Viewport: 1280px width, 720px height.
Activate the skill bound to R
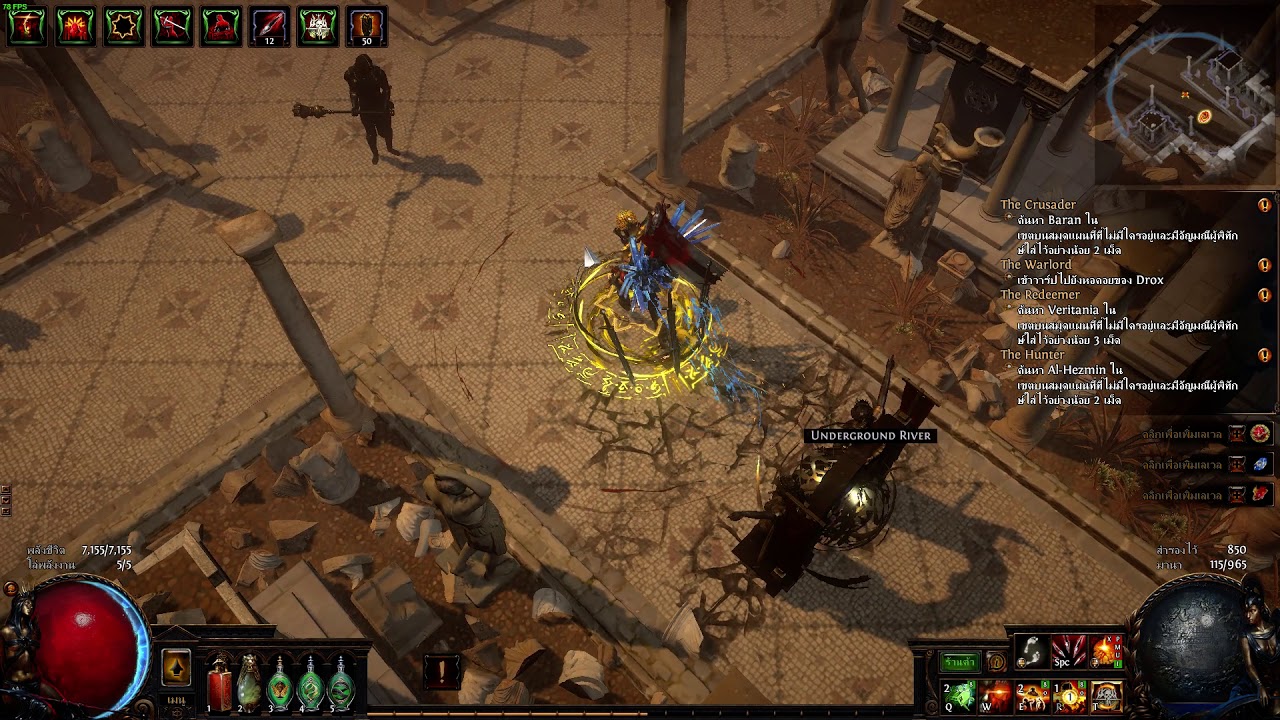coord(1069,696)
